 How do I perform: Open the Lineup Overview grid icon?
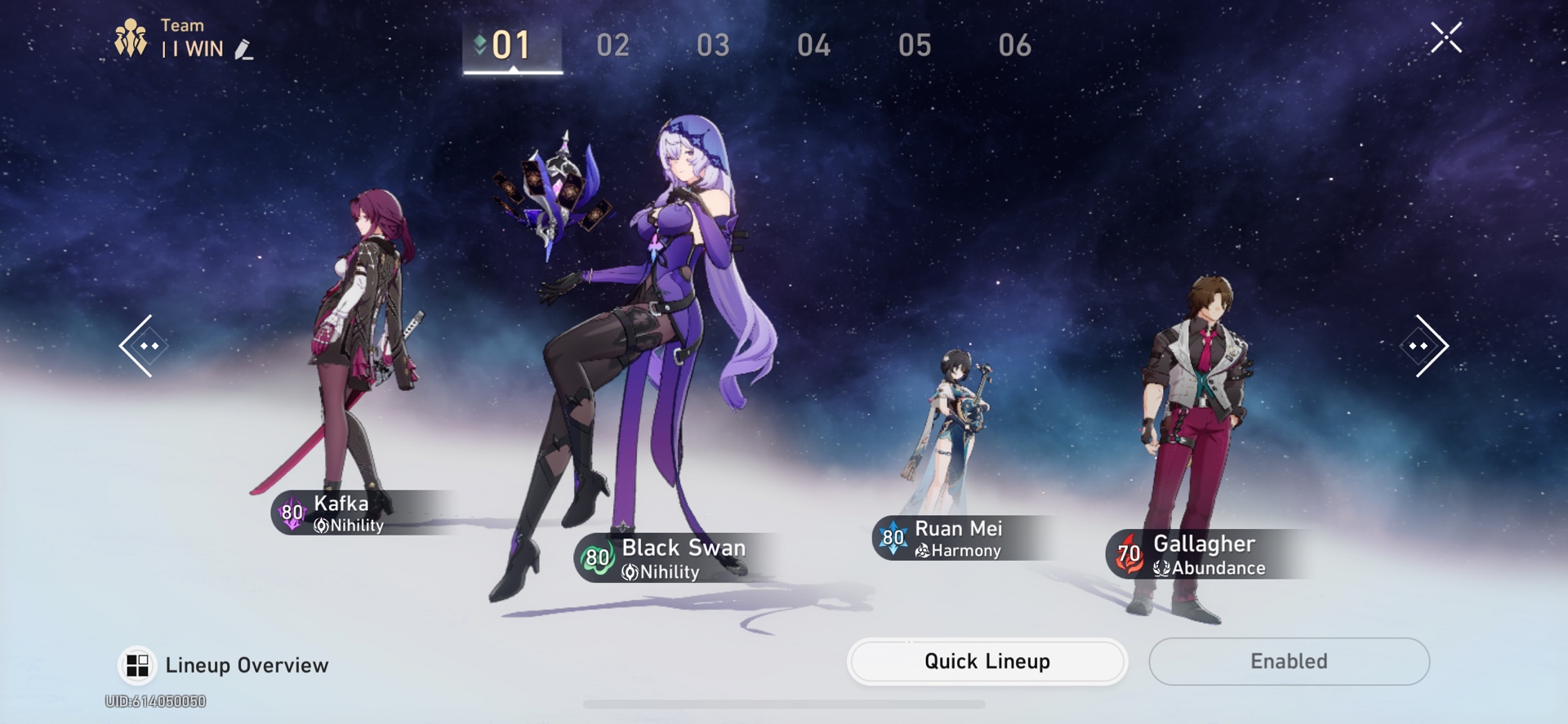click(137, 664)
